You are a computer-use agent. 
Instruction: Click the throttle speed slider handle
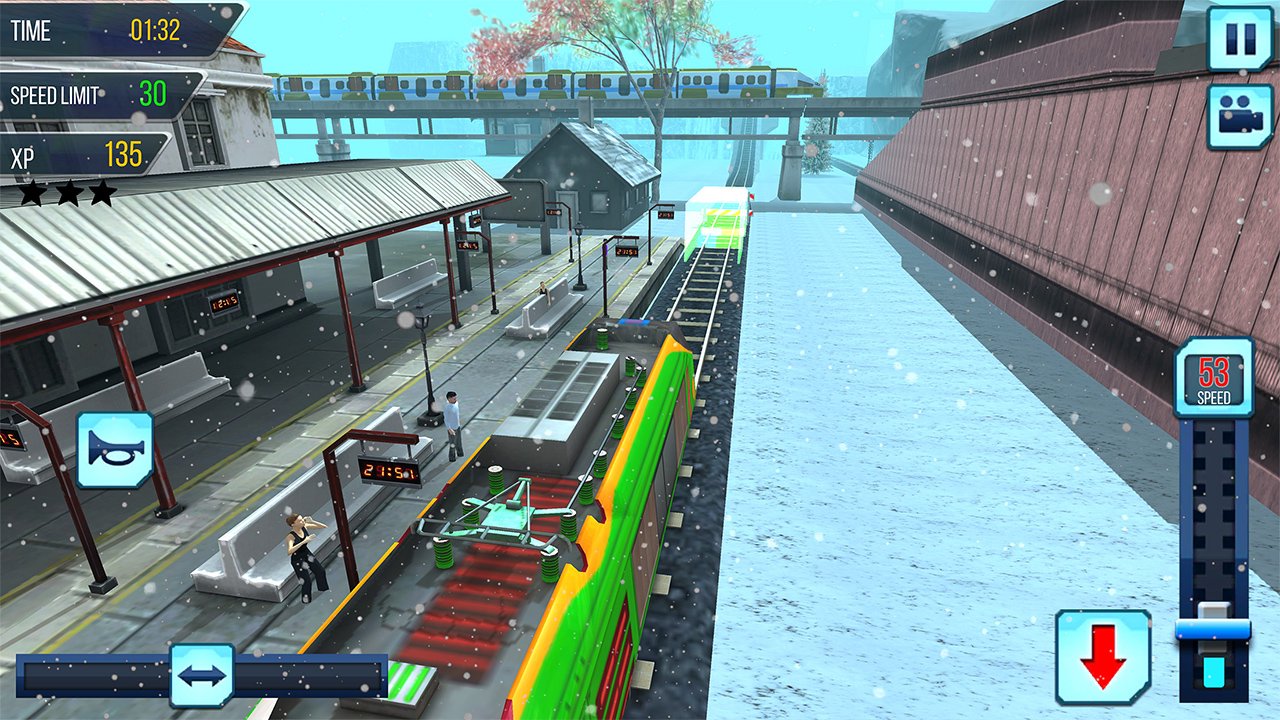[x=1213, y=630]
